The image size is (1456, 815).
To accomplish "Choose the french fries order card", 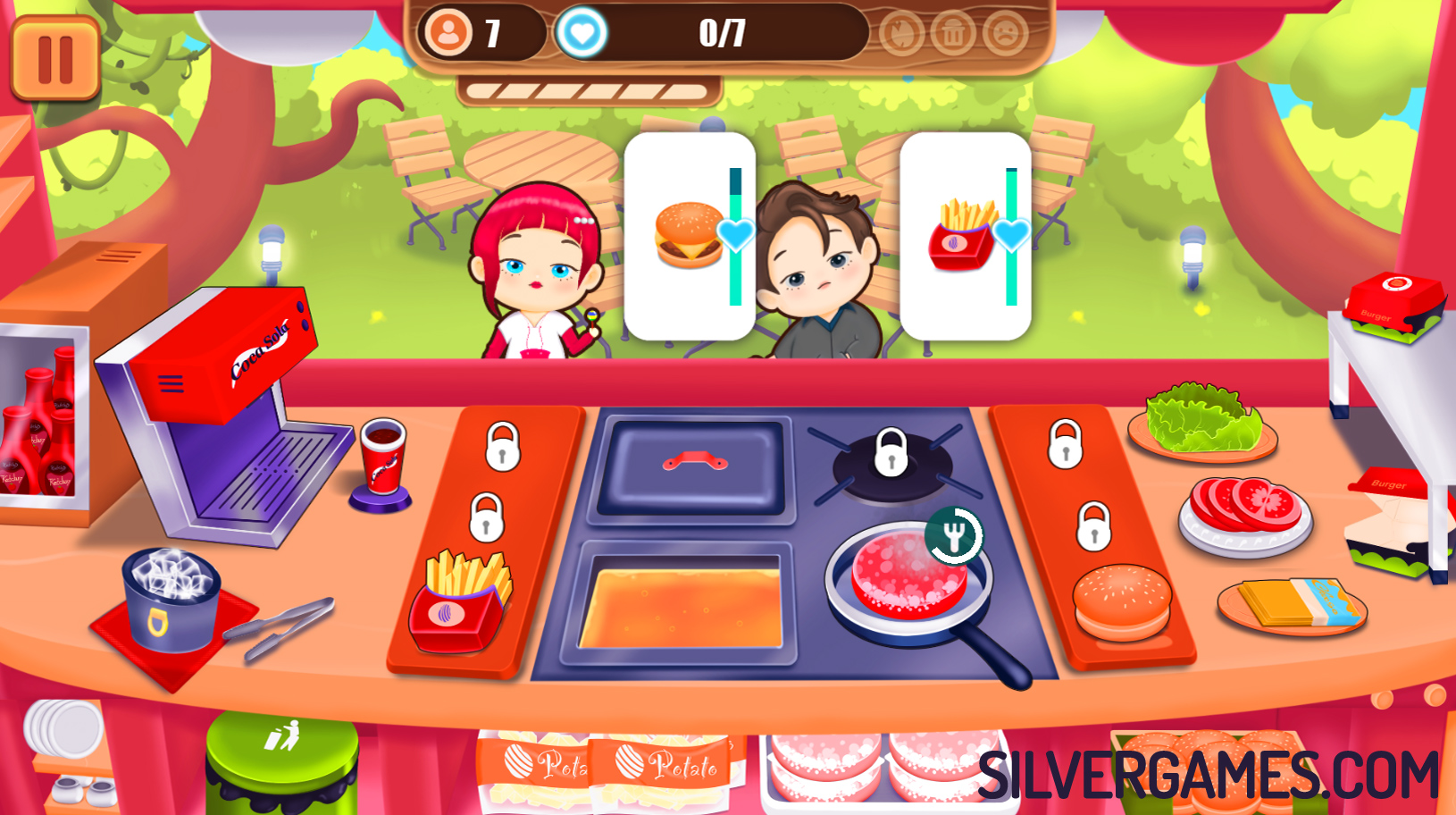I will point(965,236).
